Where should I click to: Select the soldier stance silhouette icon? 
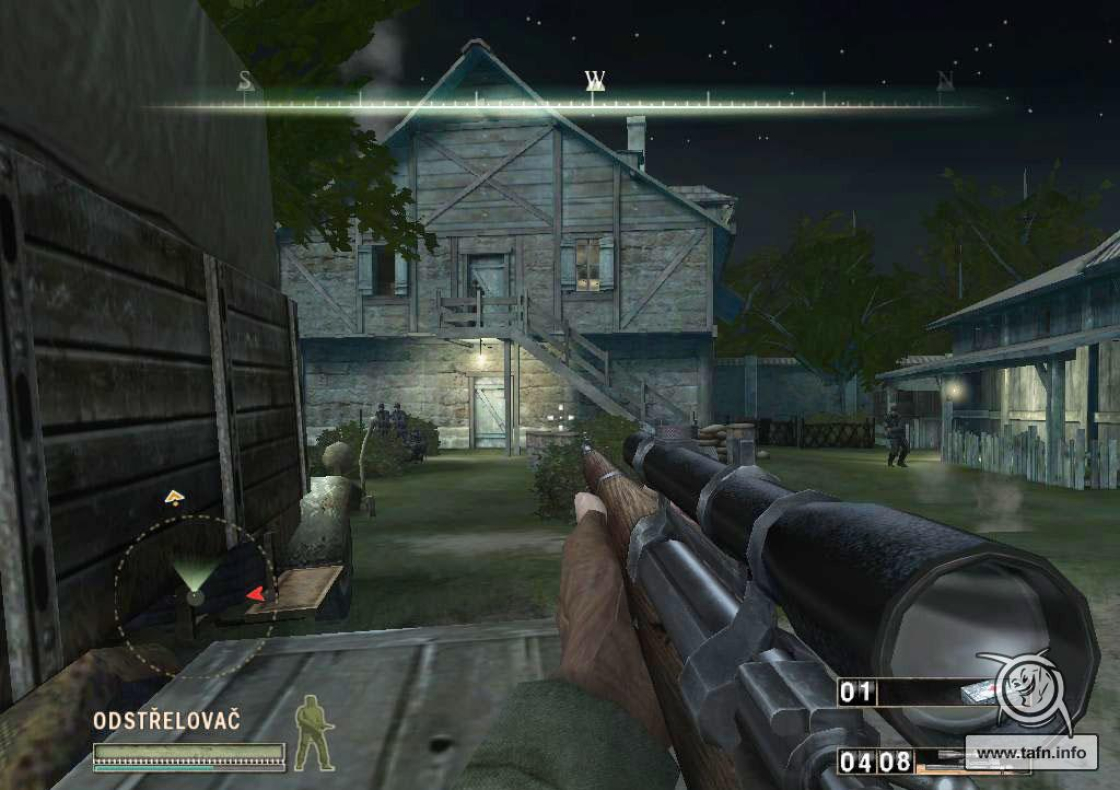313,732
